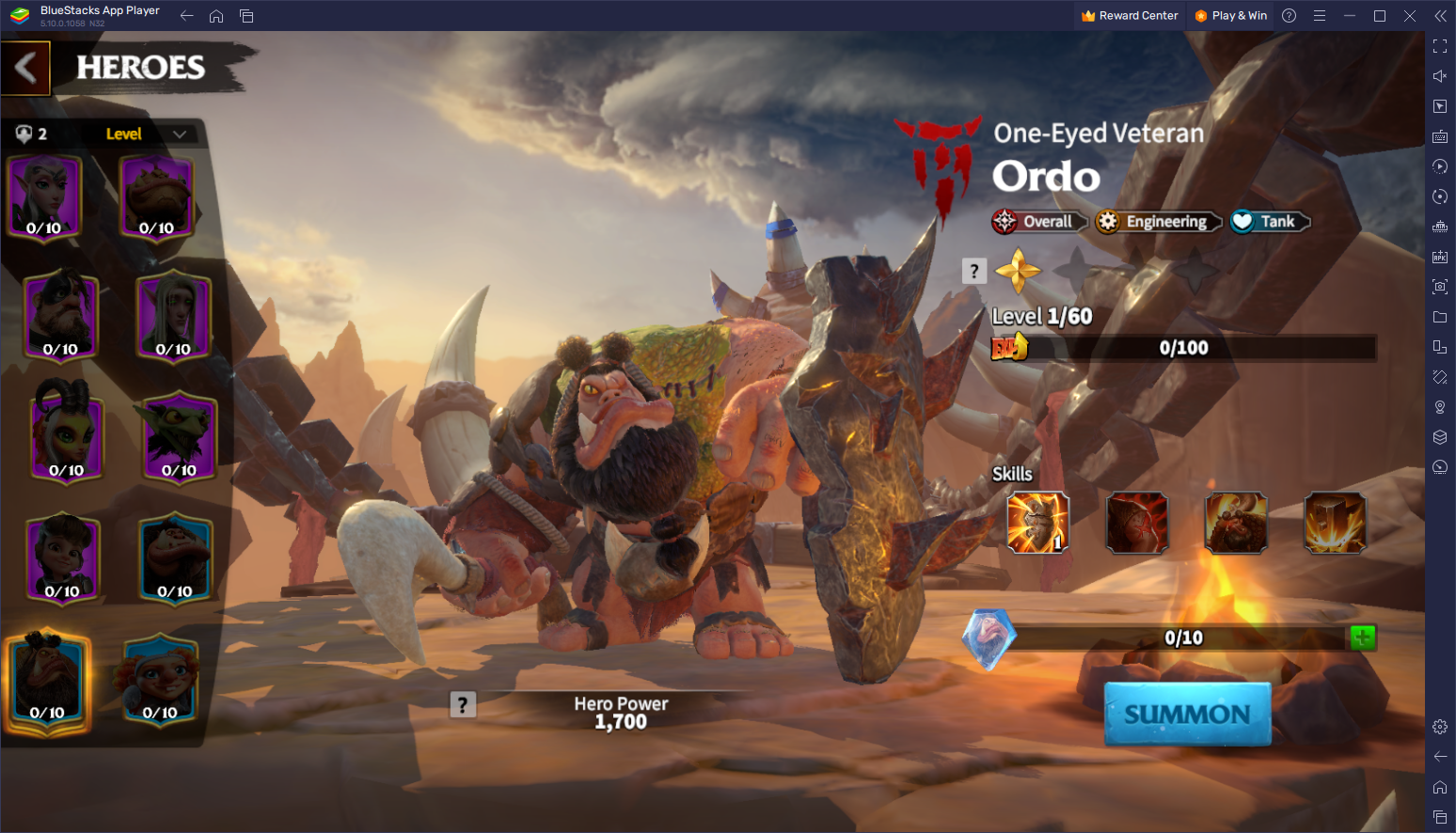View Ordo's third skill icon

1236,523
